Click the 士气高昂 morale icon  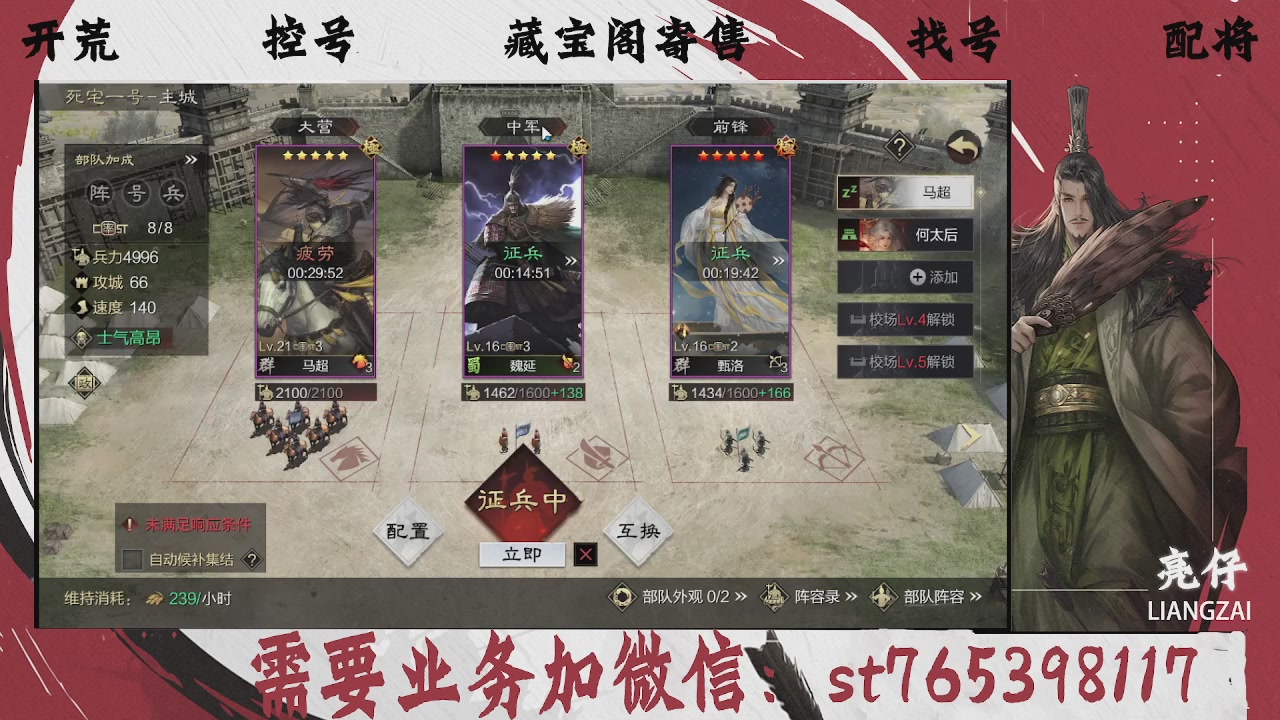80,339
